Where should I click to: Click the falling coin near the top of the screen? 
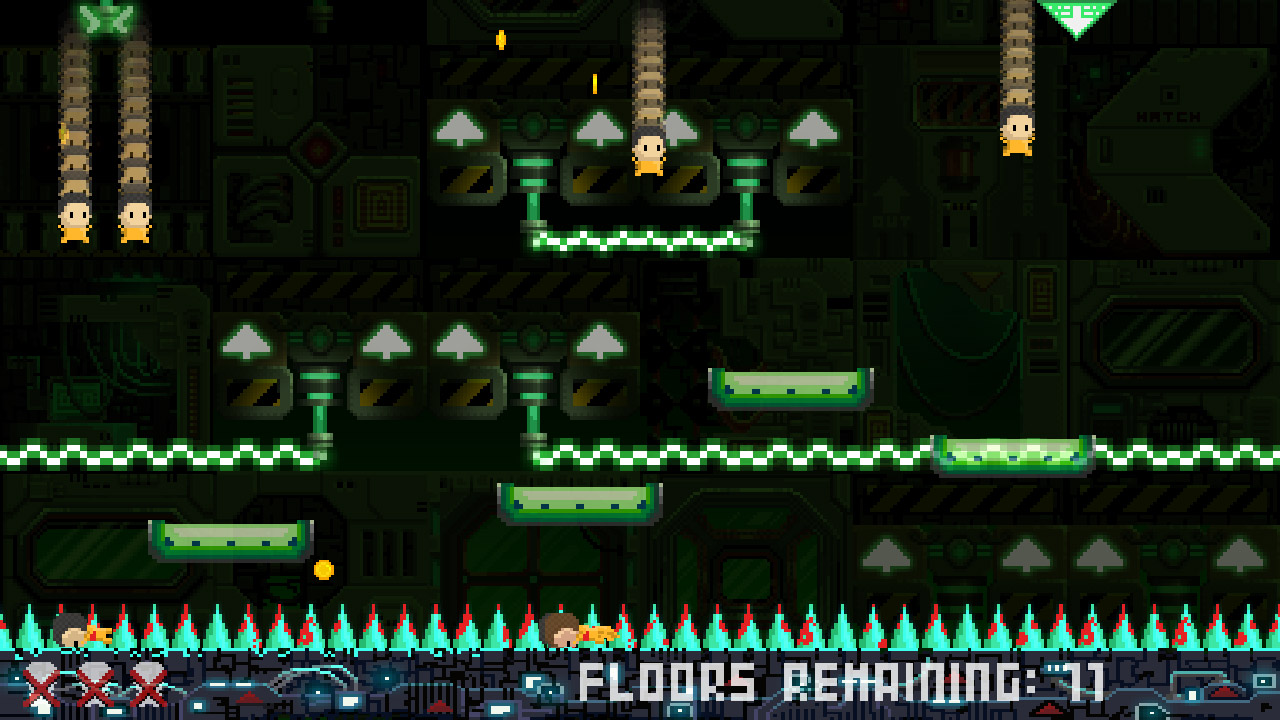click(500, 40)
